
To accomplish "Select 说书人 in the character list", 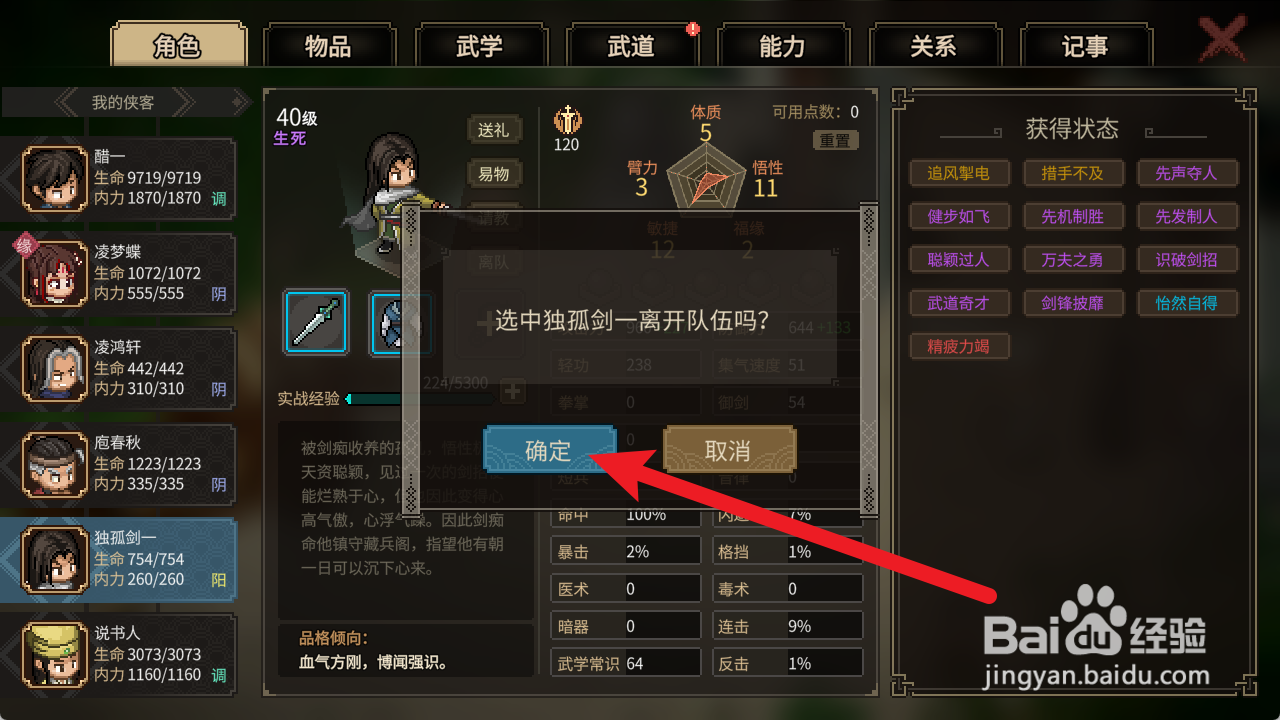I will (x=120, y=655).
